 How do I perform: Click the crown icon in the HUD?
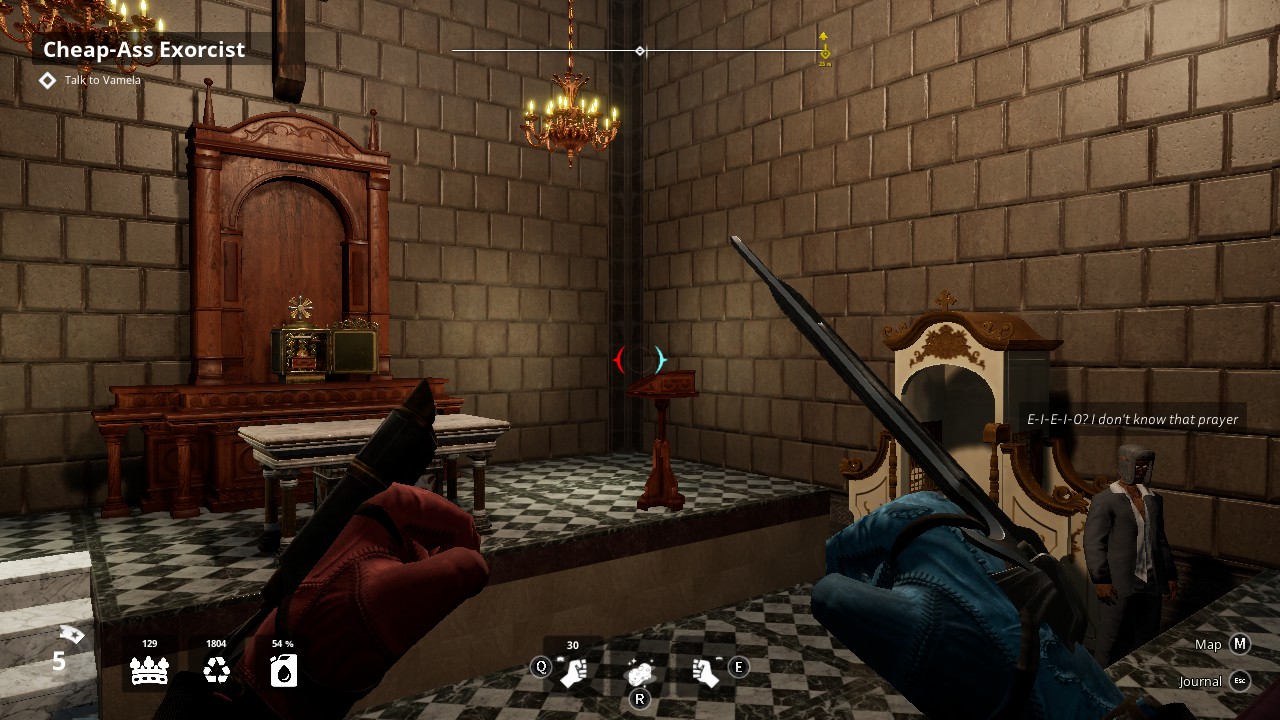pyautogui.click(x=149, y=671)
